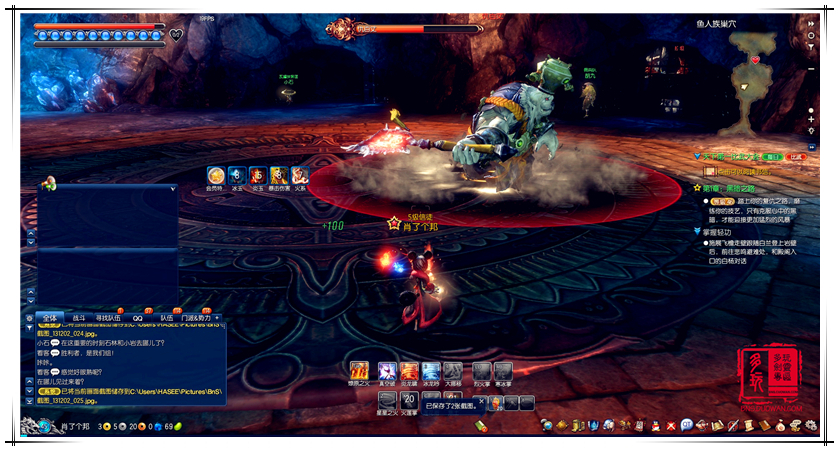Viewport: 839px width, 451px height.
Task: Use the 真空破 skill
Action: (x=385, y=371)
